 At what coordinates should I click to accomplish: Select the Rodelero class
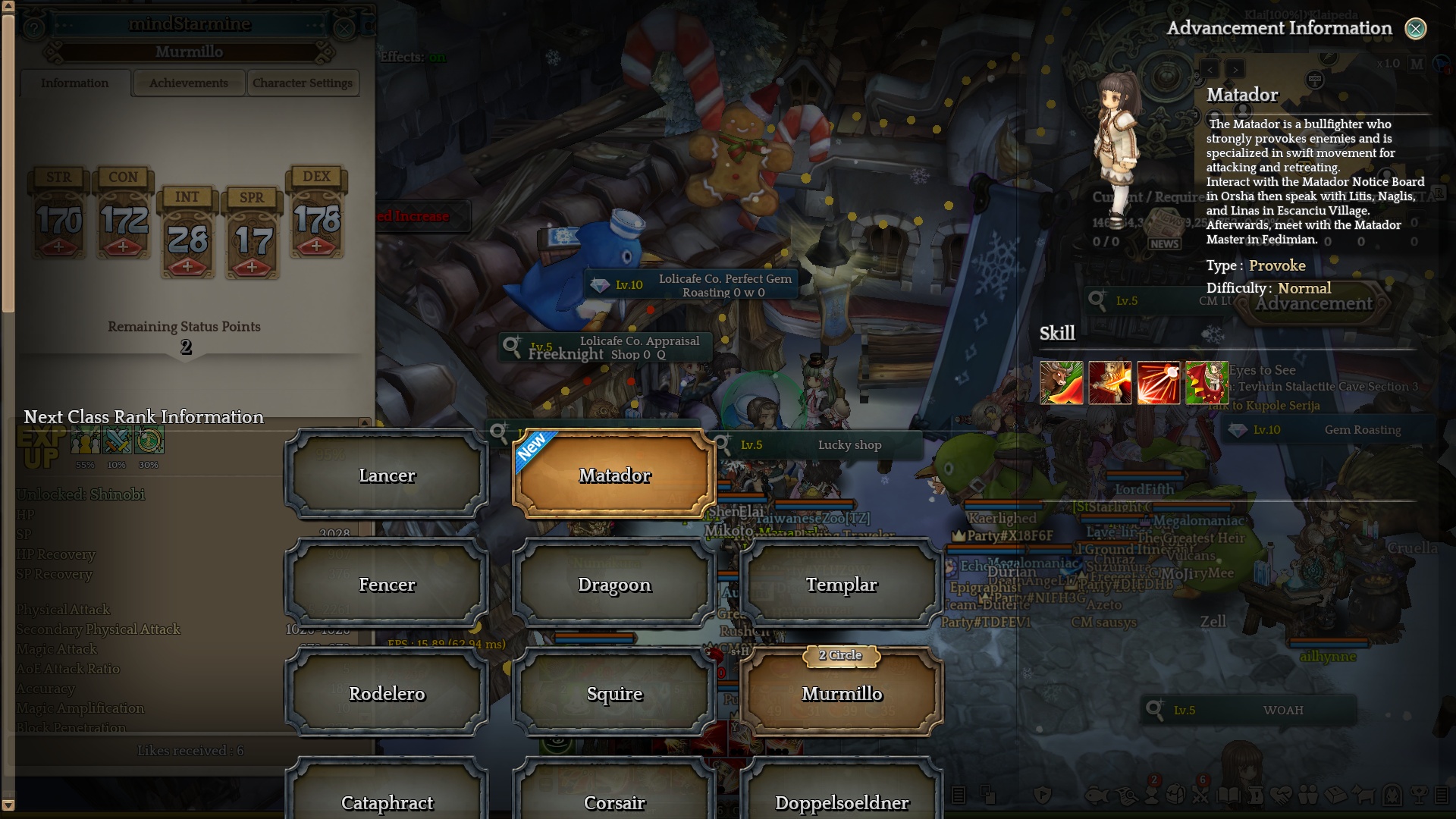point(387,694)
